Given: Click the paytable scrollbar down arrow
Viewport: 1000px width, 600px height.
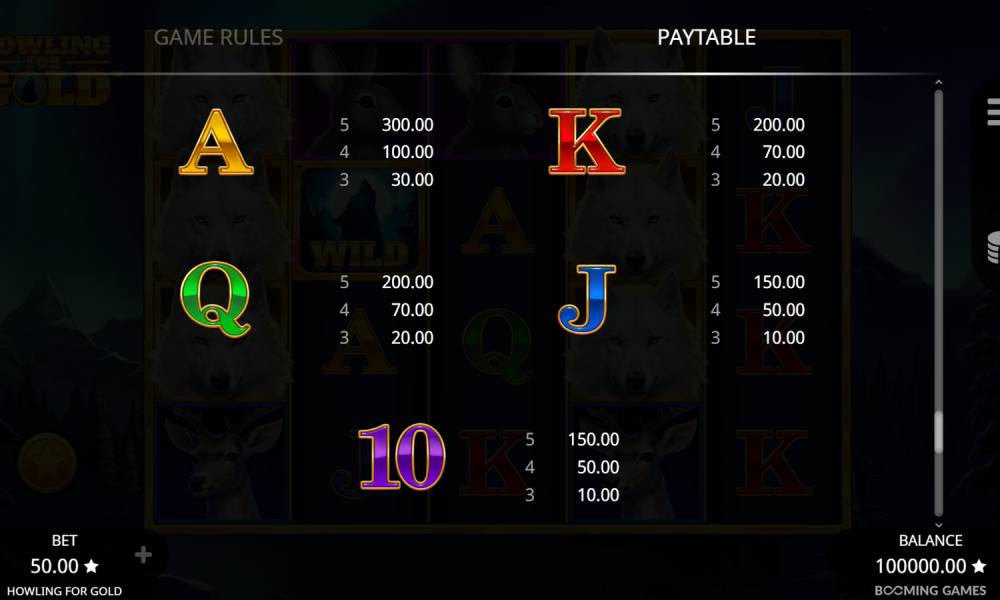Looking at the screenshot, I should pyautogui.click(x=938, y=524).
